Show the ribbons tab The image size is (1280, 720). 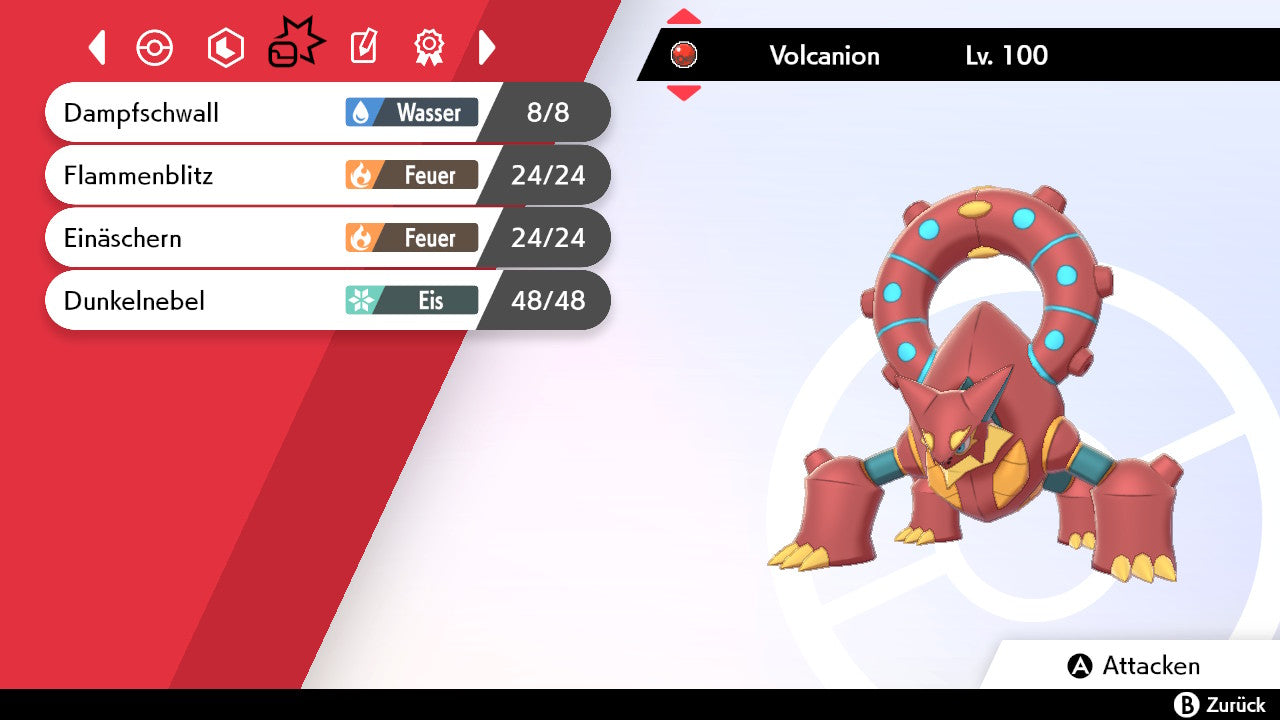click(x=429, y=47)
